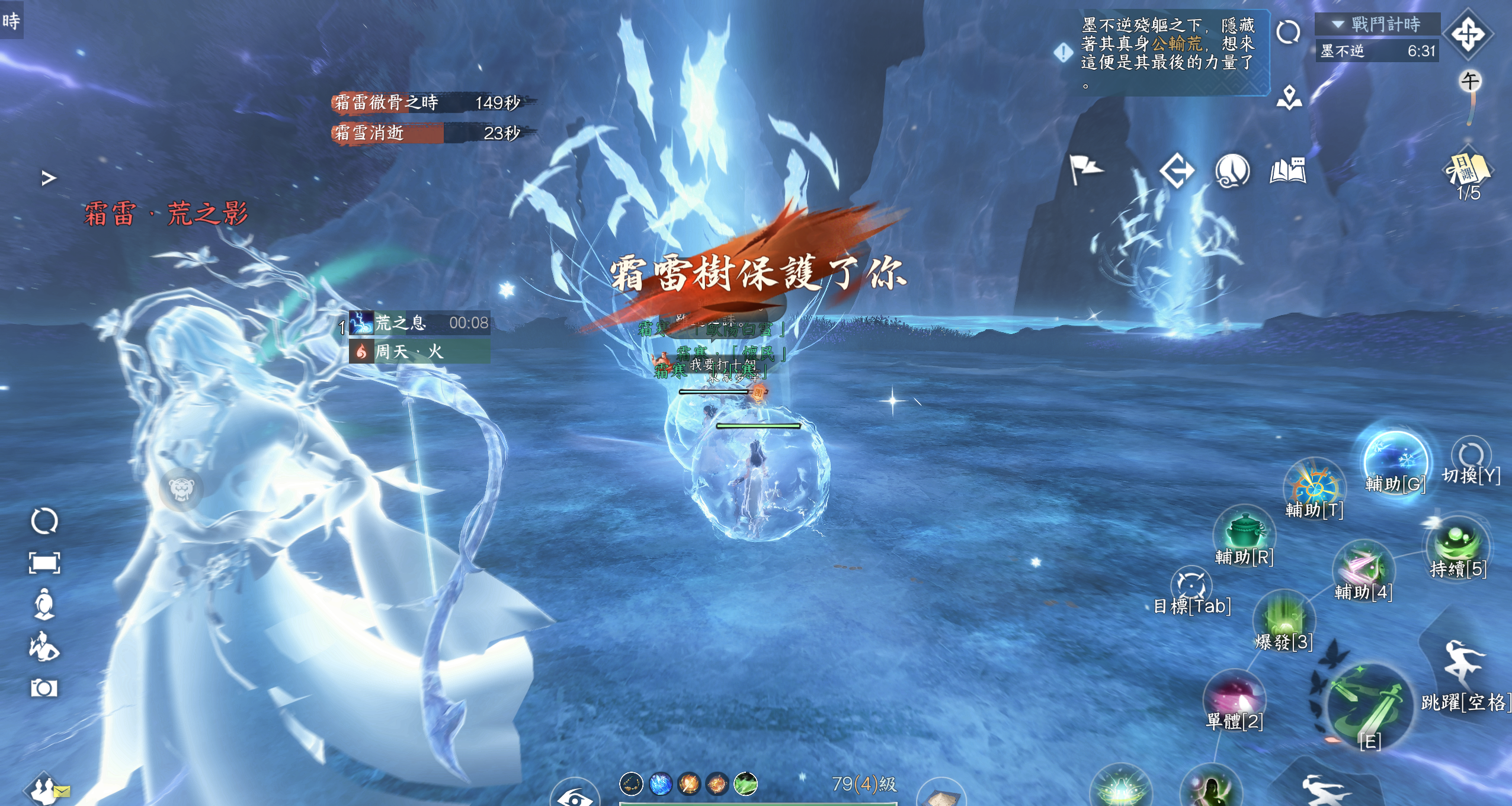The image size is (1512, 806).
Task: Use the 輔助[T] skill
Action: [x=1314, y=487]
